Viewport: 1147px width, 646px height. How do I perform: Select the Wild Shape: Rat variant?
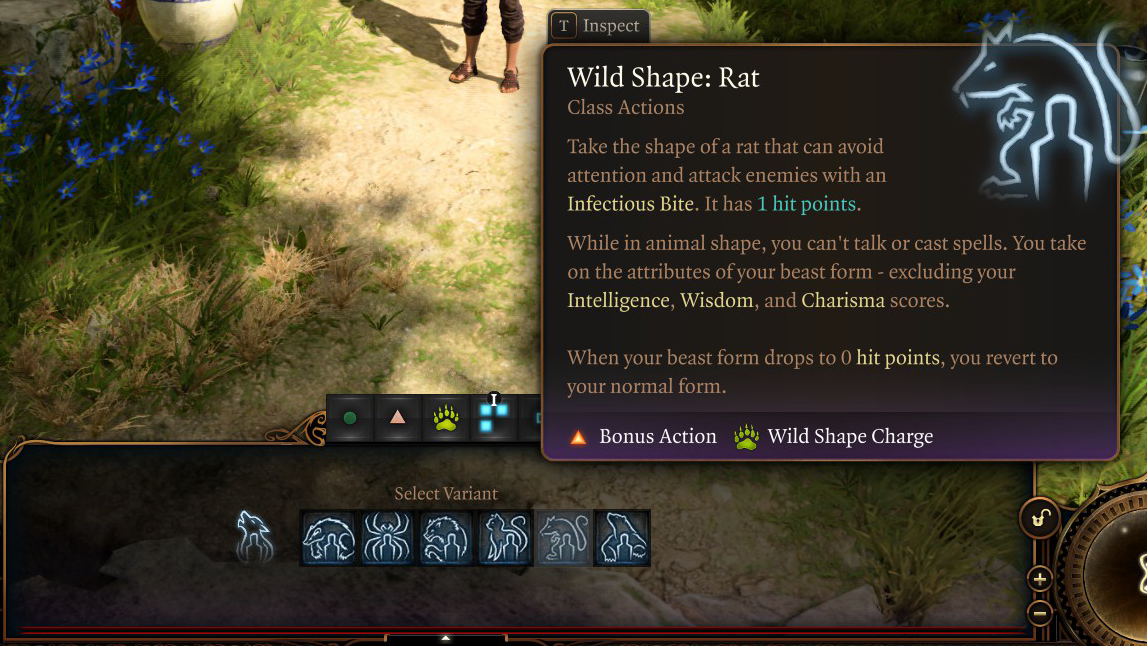pyautogui.click(x=564, y=538)
